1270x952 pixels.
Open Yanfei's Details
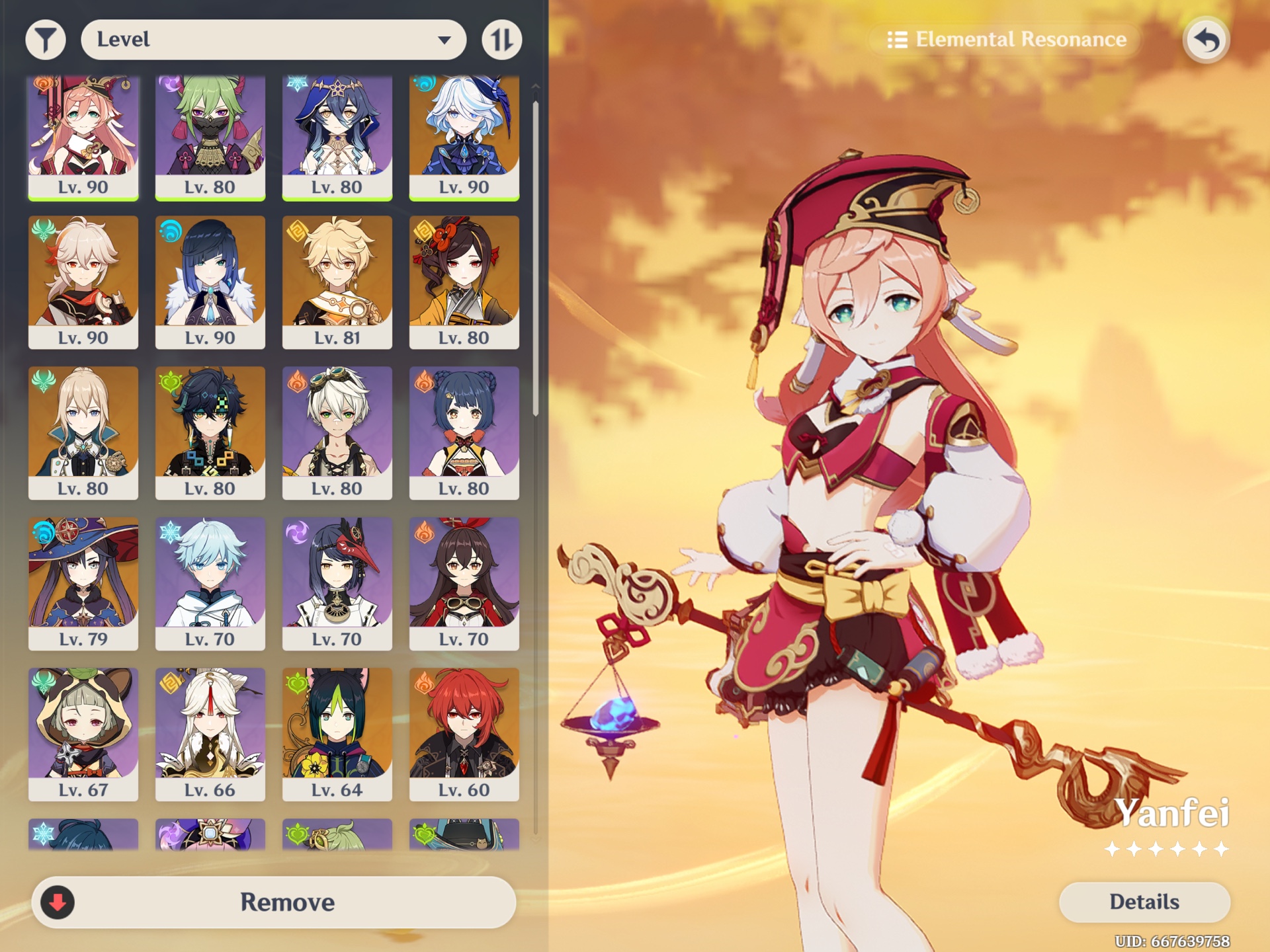coord(1144,901)
